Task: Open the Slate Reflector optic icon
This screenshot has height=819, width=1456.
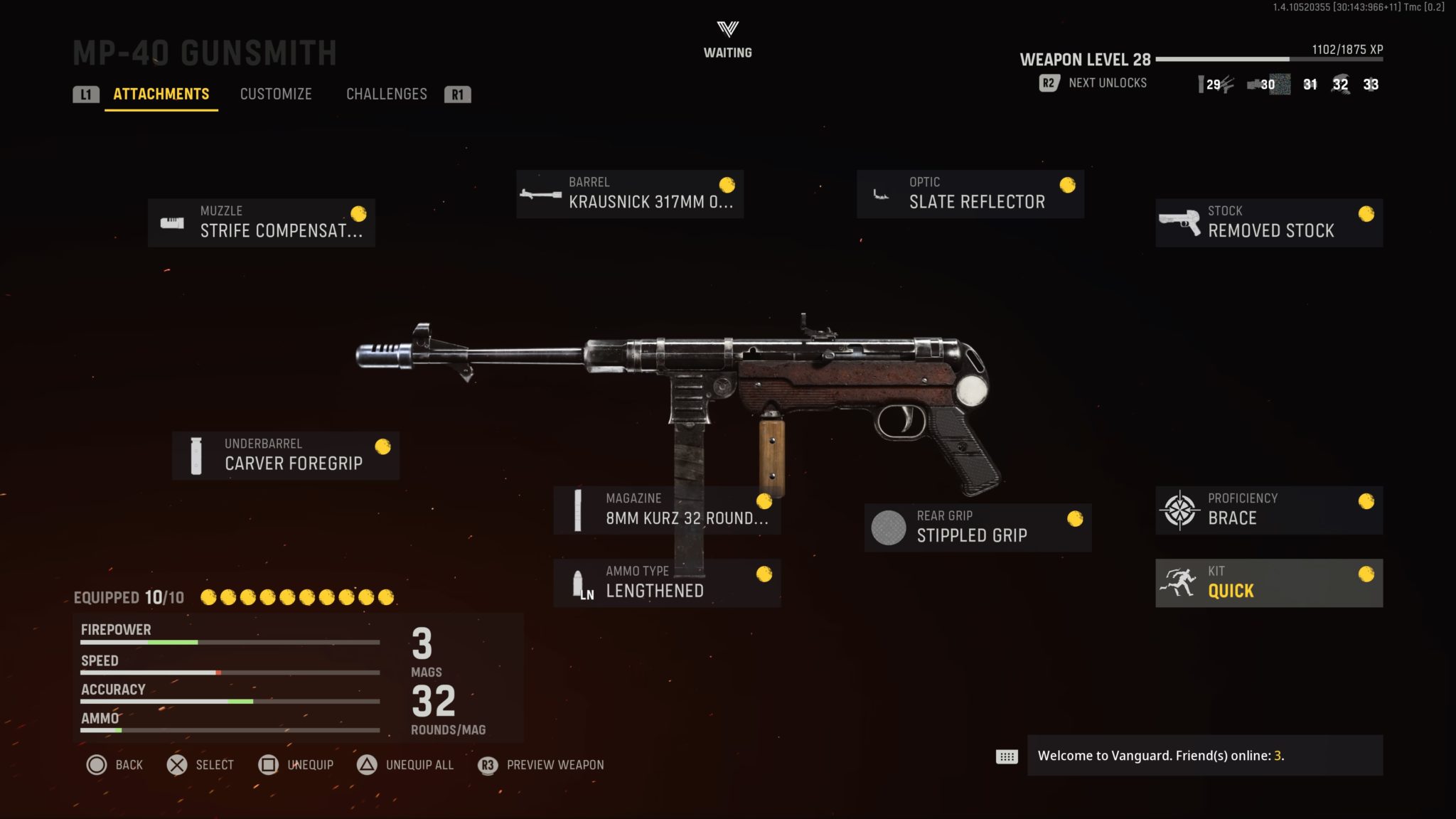Action: 882,193
